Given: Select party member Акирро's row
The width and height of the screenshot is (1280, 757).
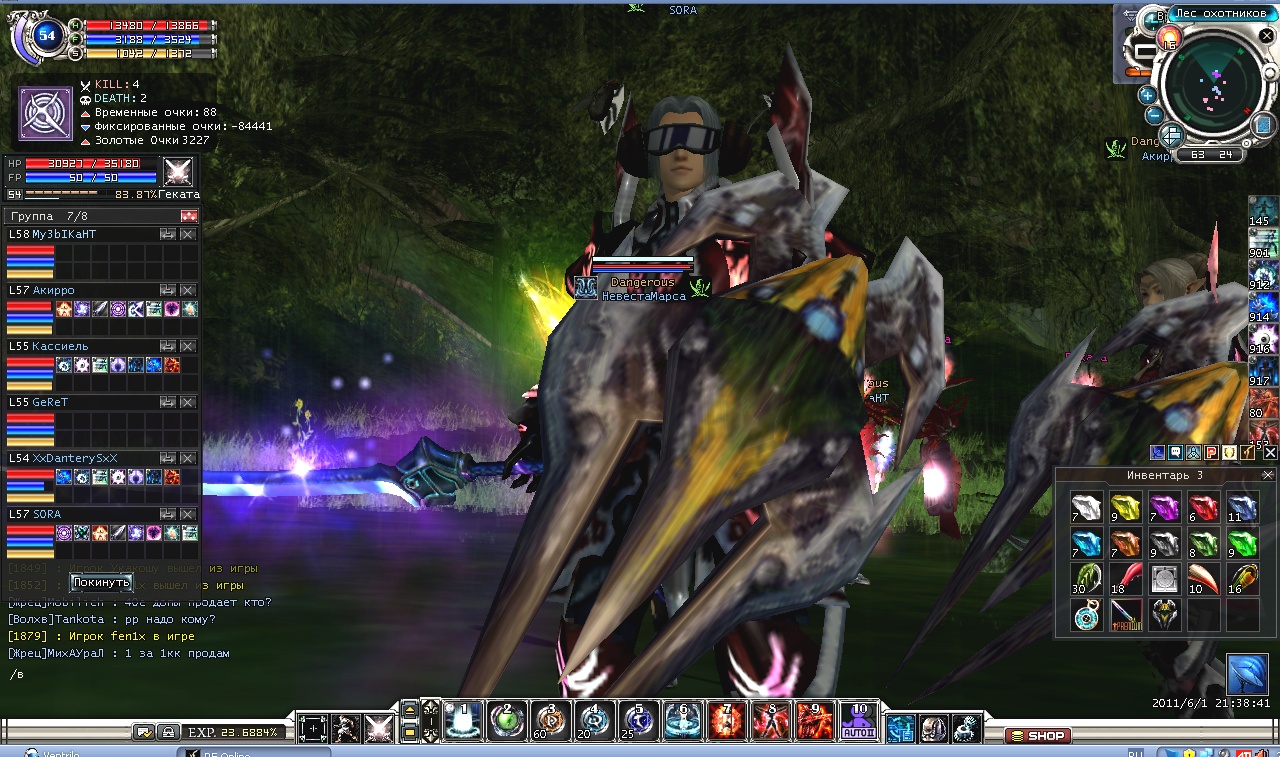Looking at the screenshot, I should [x=80, y=290].
